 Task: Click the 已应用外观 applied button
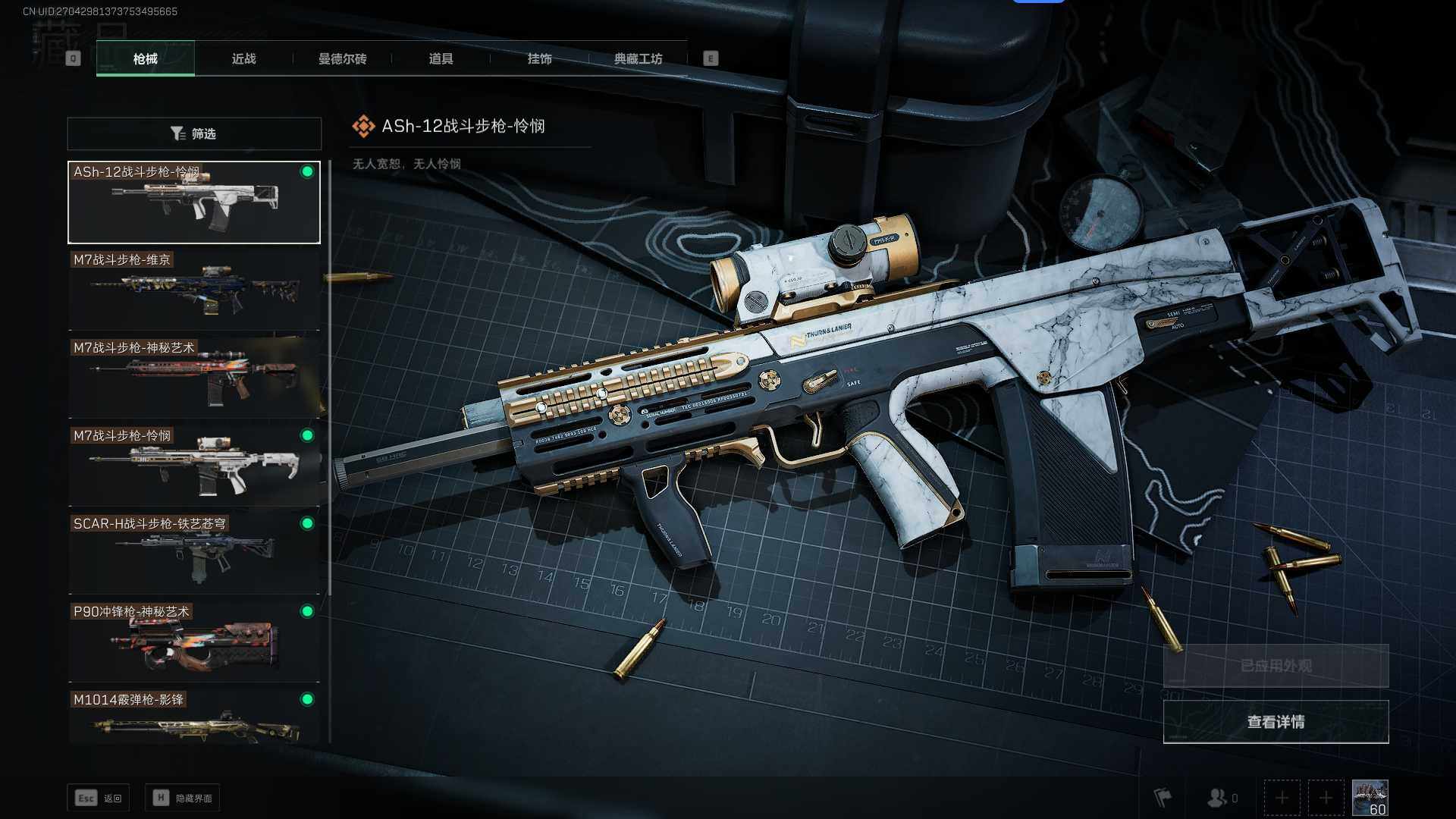pos(1276,666)
